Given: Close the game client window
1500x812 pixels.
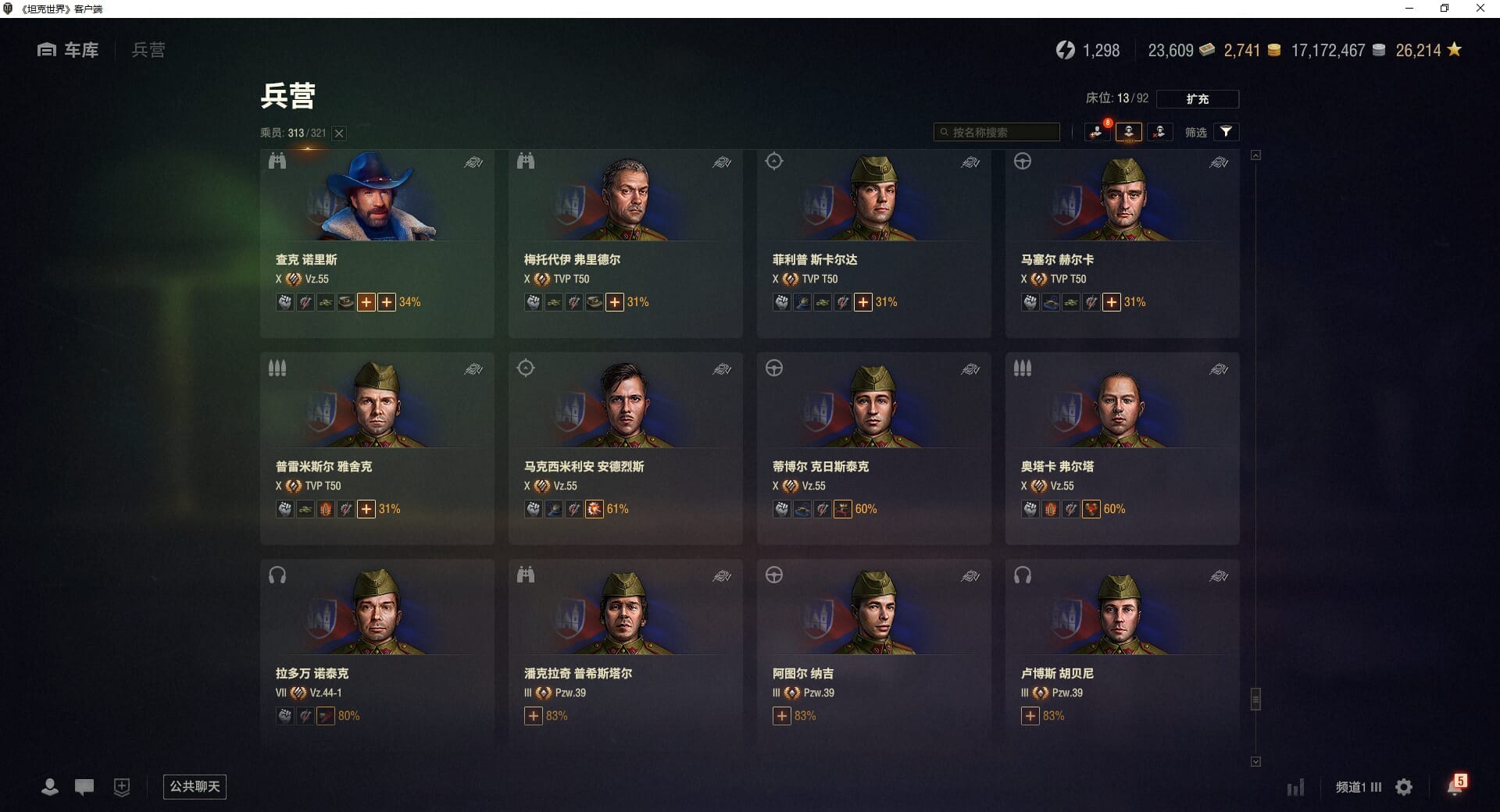Looking at the screenshot, I should pos(1480,9).
